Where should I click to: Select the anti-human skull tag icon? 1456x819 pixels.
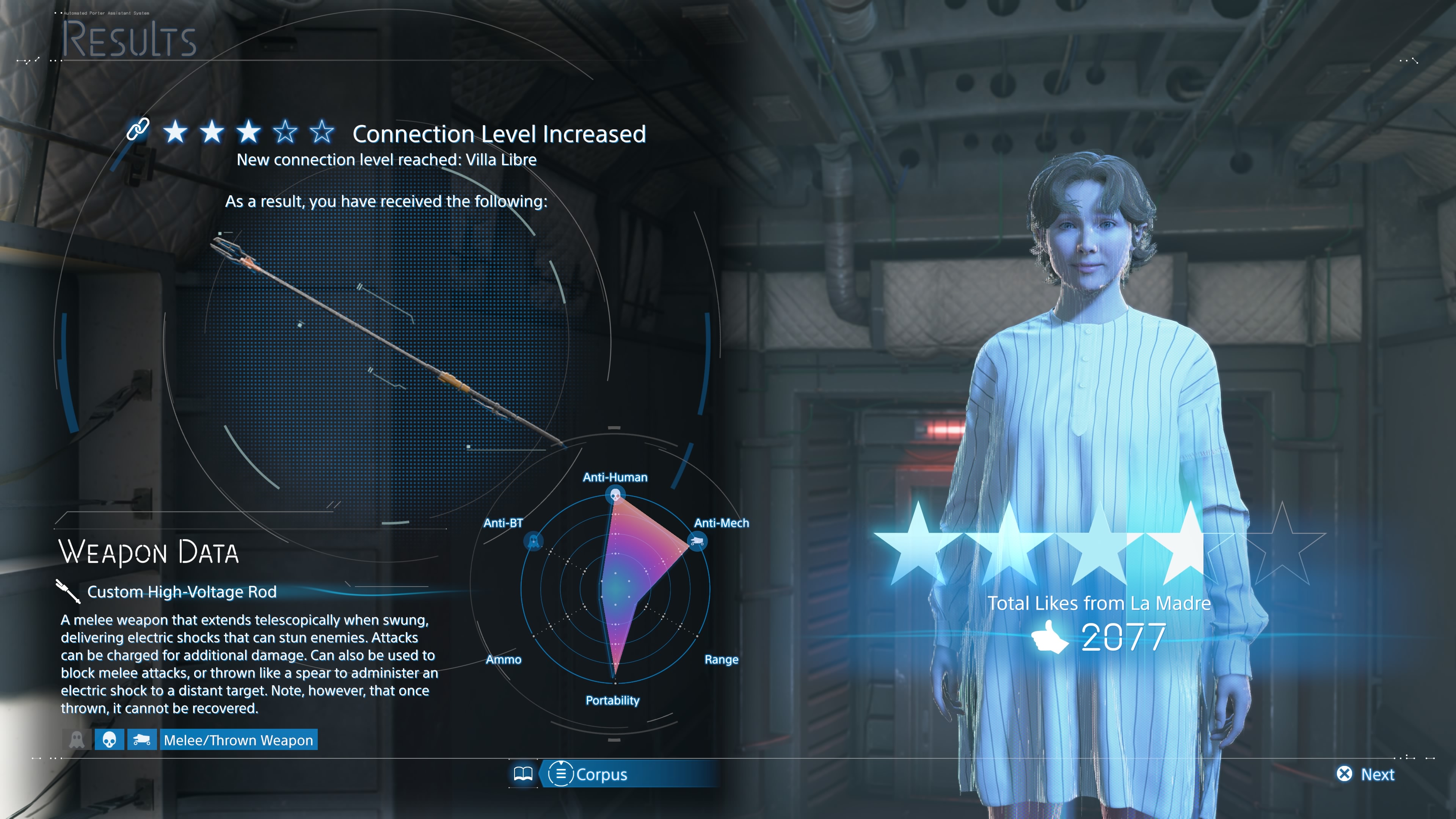point(109,740)
